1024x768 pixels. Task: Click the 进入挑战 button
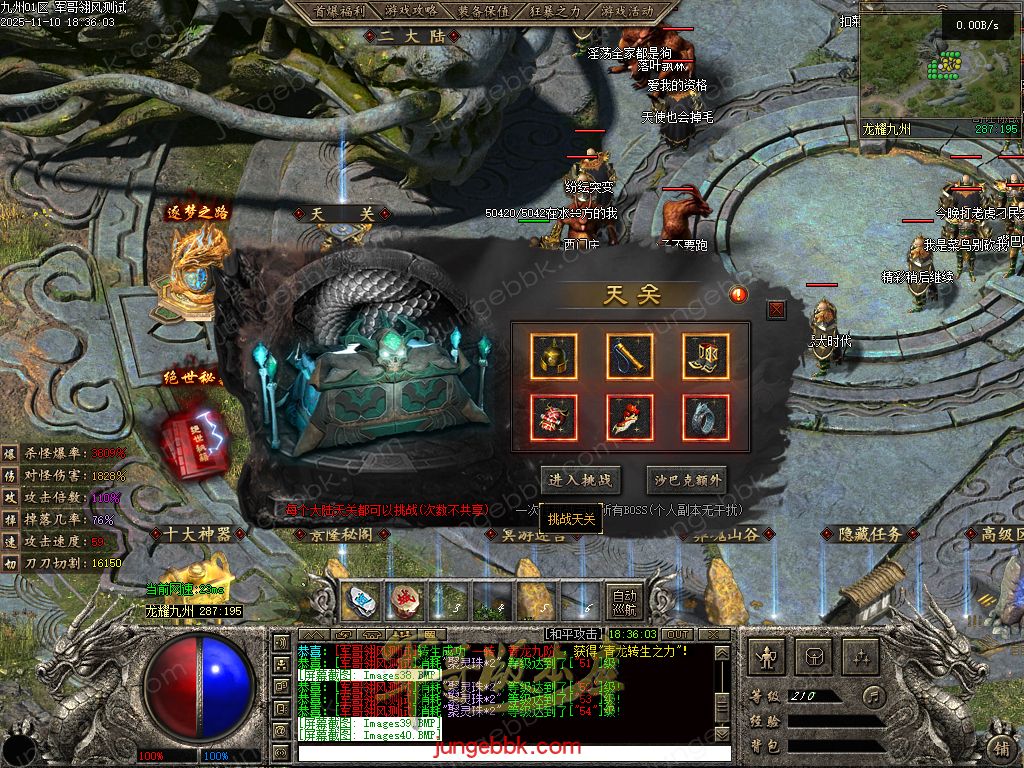pos(580,480)
